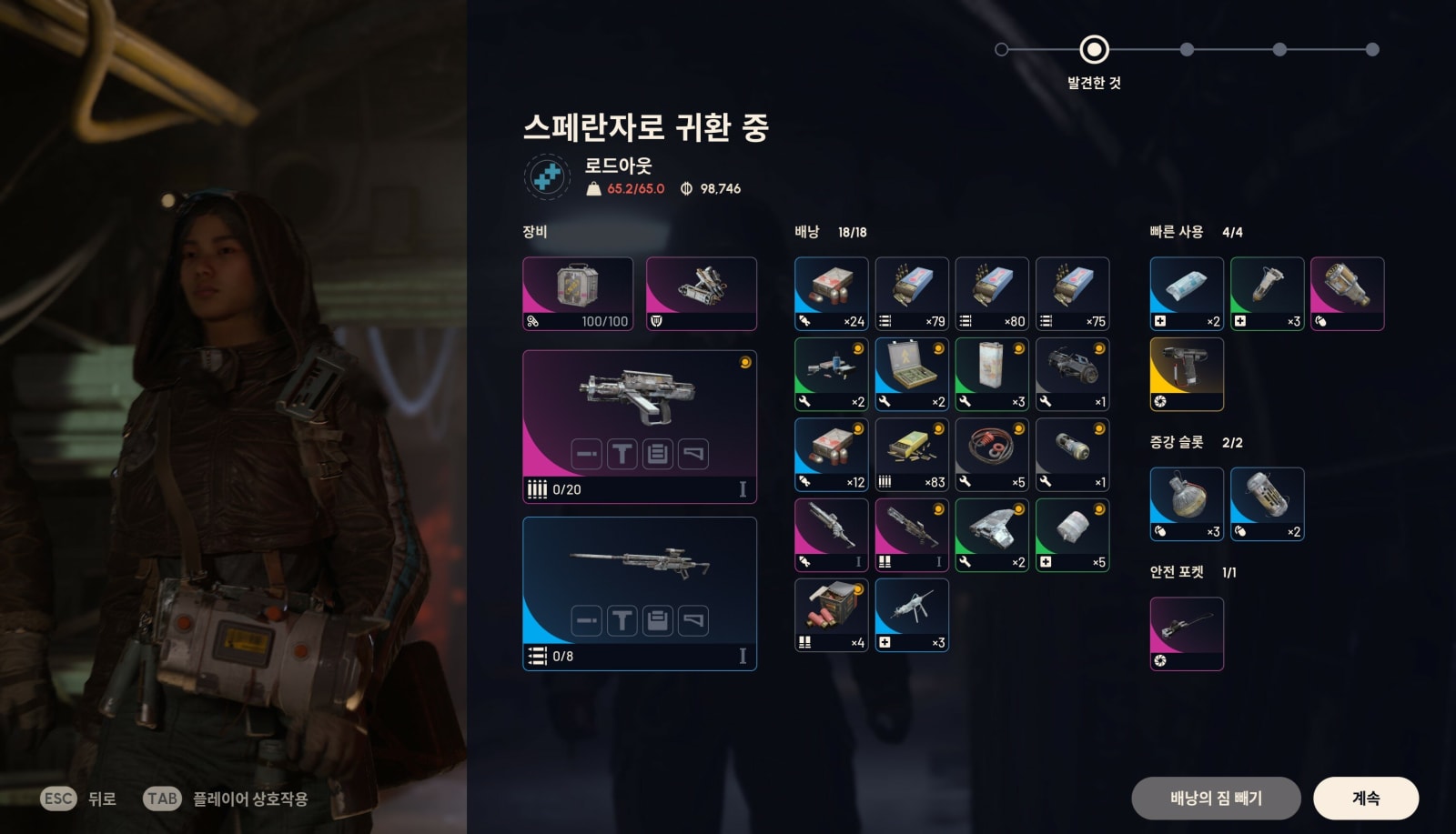Viewport: 1456px width, 834px height.
Task: Select the yellow-bordered quick-use pistol slot
Action: (1186, 374)
